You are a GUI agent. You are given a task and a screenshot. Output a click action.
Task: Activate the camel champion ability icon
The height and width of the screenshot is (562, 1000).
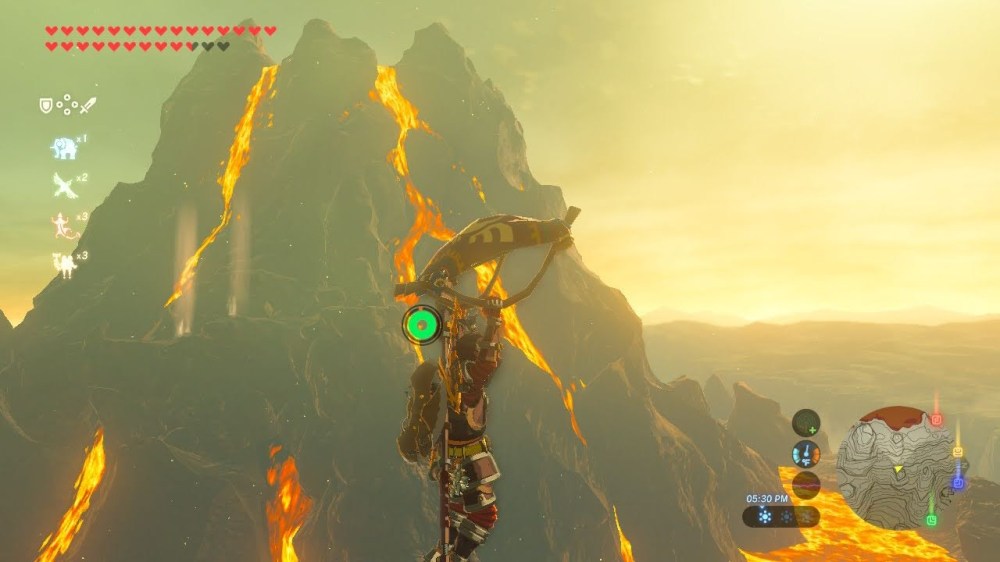64,264
